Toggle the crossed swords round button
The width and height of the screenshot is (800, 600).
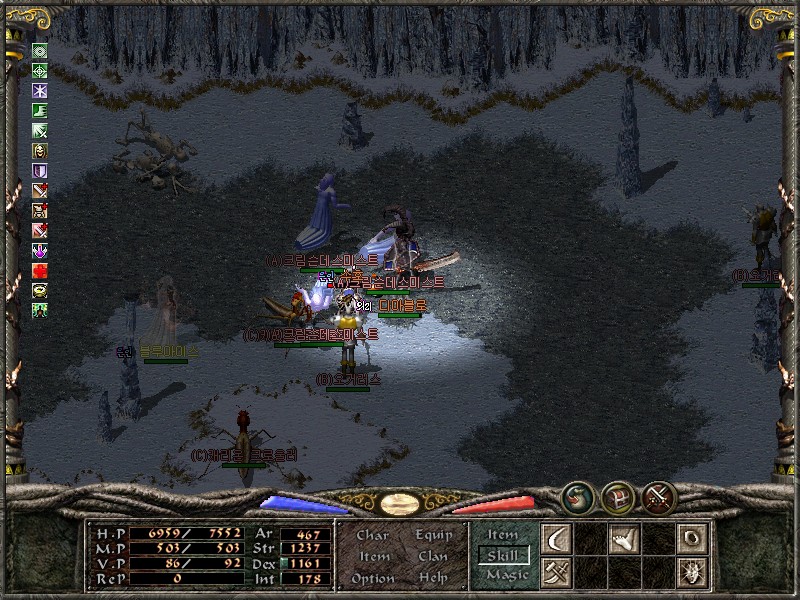tap(659, 495)
